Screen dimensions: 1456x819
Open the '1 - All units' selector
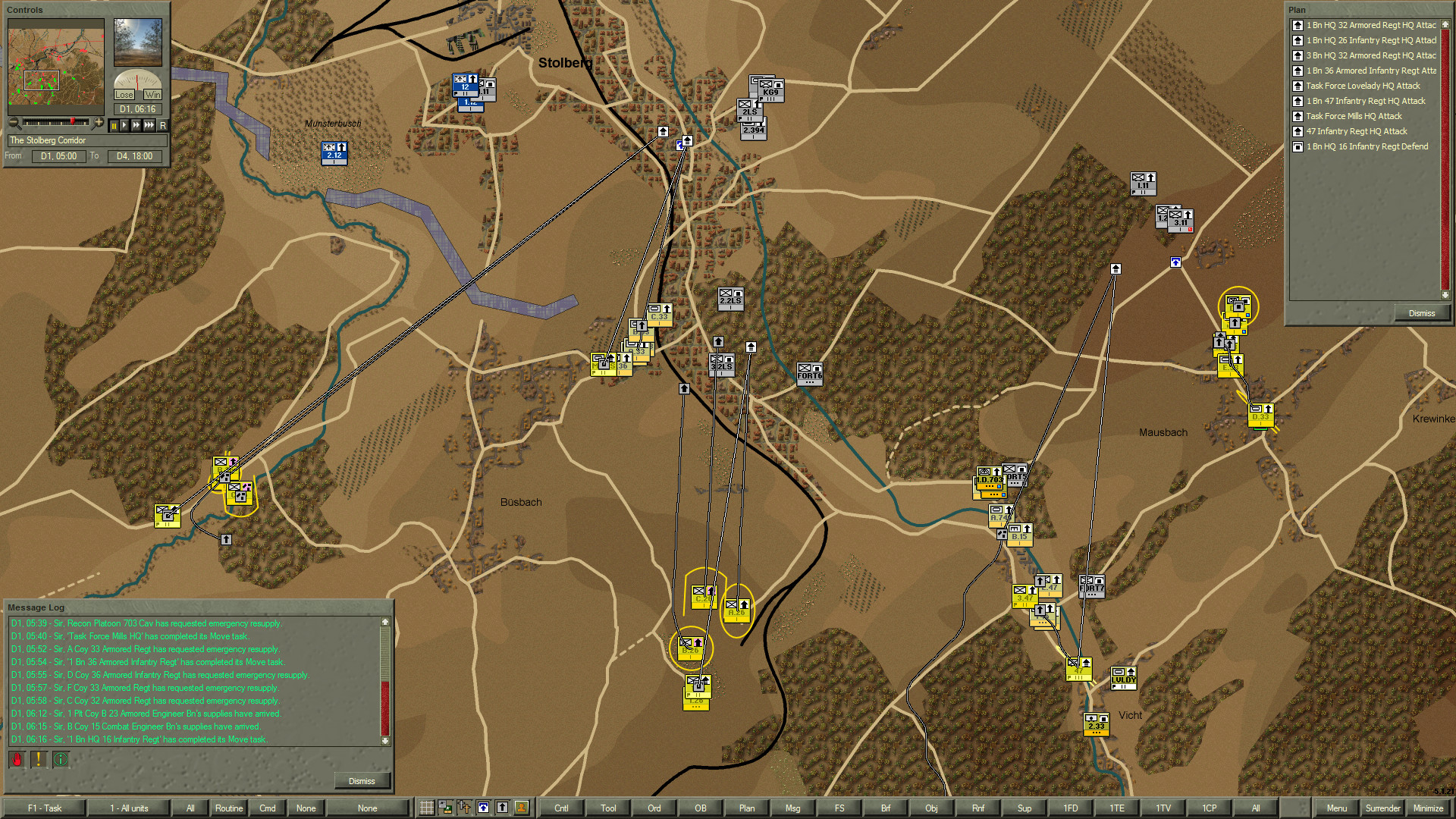click(x=129, y=808)
